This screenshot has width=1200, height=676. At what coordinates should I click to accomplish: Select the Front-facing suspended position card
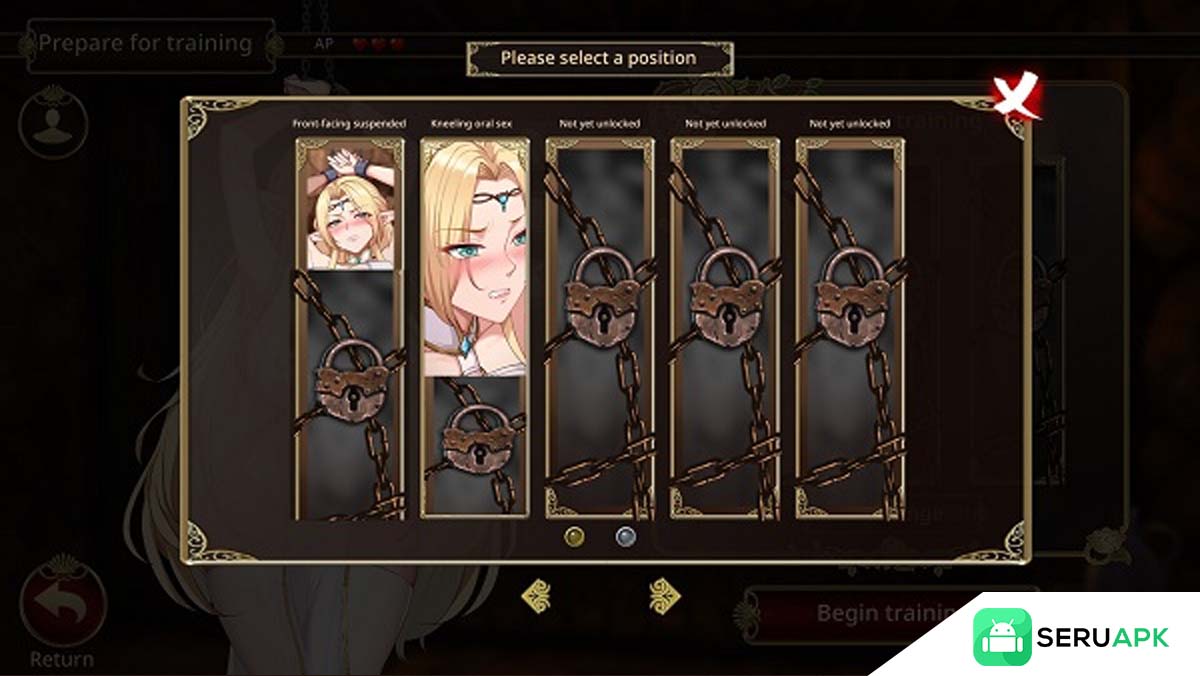click(x=349, y=328)
